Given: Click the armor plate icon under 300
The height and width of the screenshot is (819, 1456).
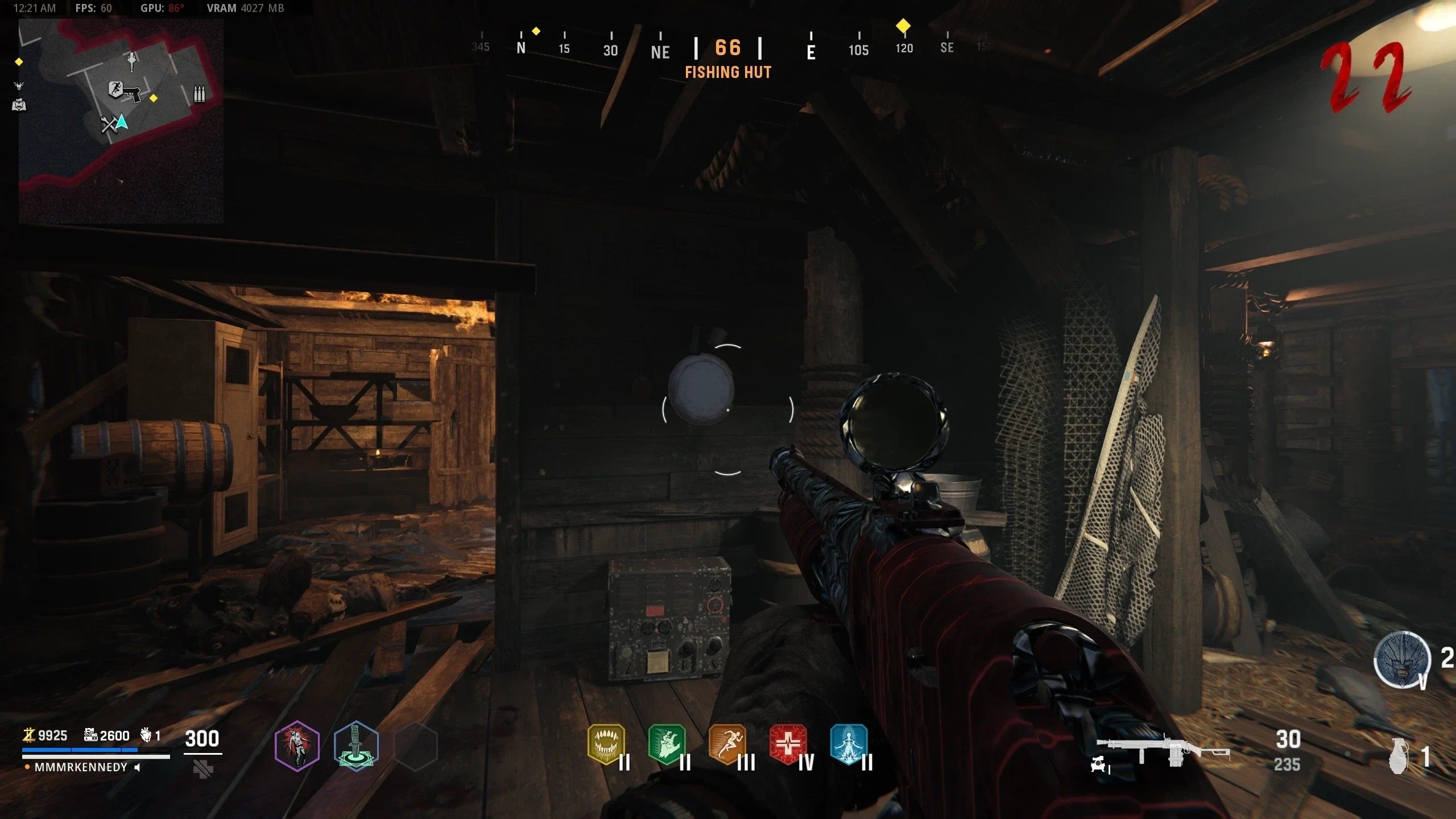Looking at the screenshot, I should click(203, 770).
